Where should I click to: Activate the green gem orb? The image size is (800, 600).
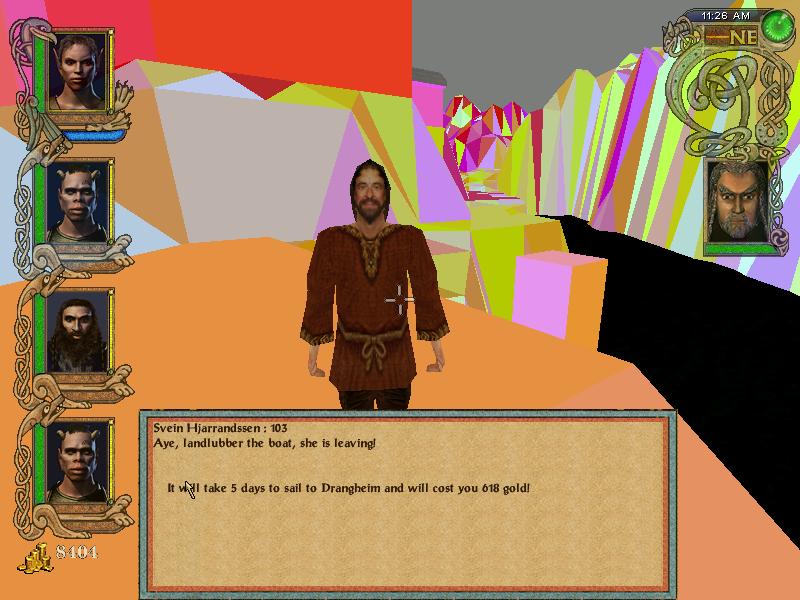point(776,28)
